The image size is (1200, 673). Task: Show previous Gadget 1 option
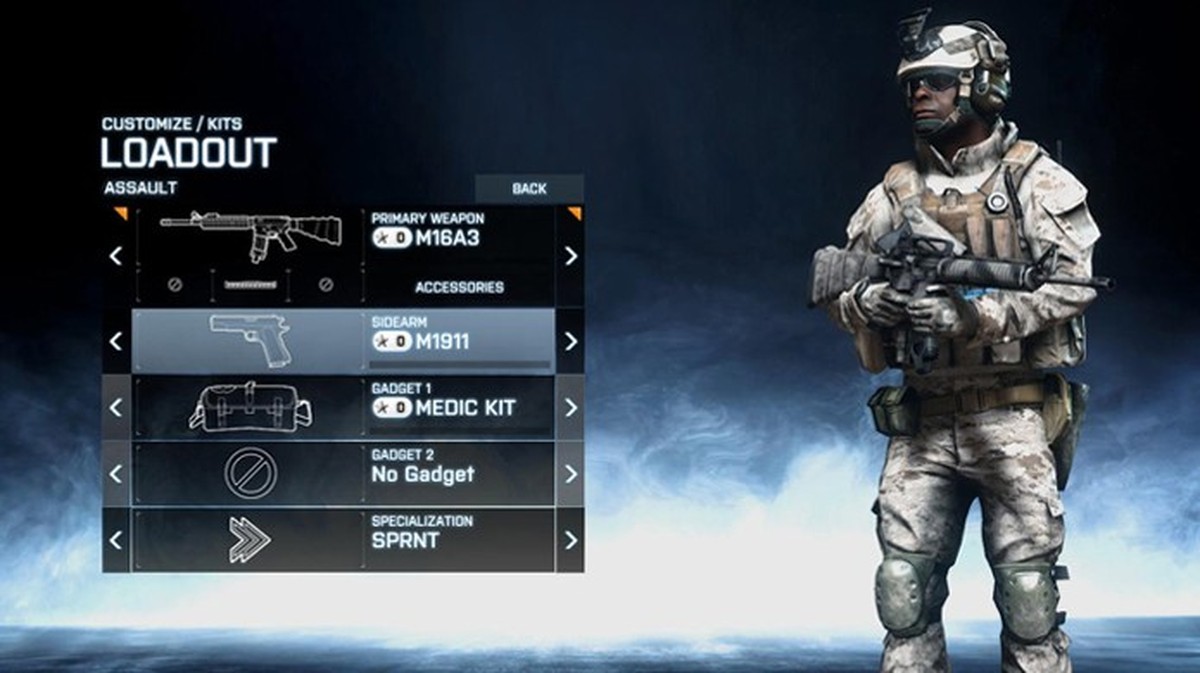pyautogui.click(x=116, y=408)
